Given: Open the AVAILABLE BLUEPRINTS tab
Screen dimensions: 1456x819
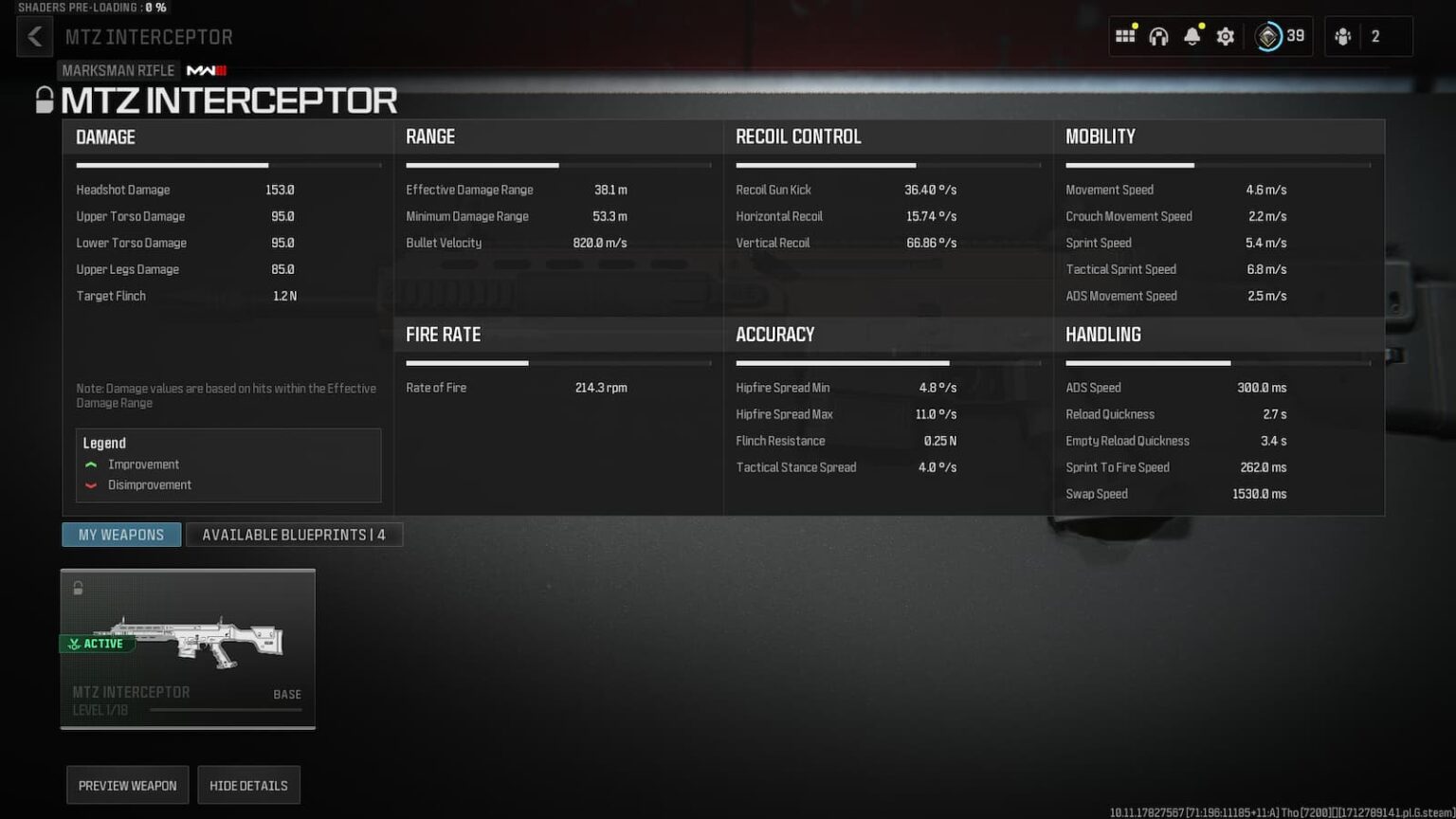Looking at the screenshot, I should coord(295,534).
